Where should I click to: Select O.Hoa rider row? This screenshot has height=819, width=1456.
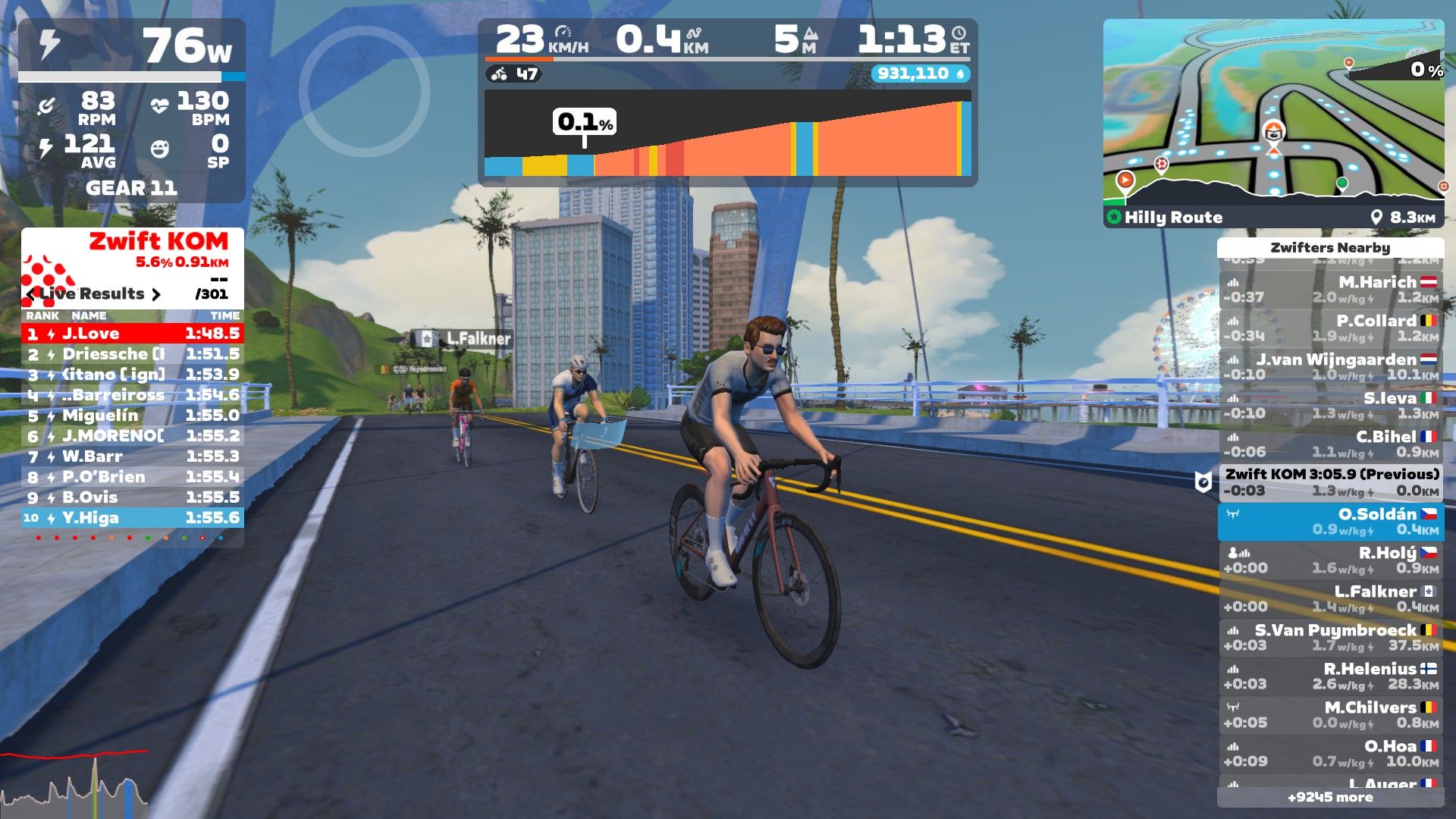1331,753
